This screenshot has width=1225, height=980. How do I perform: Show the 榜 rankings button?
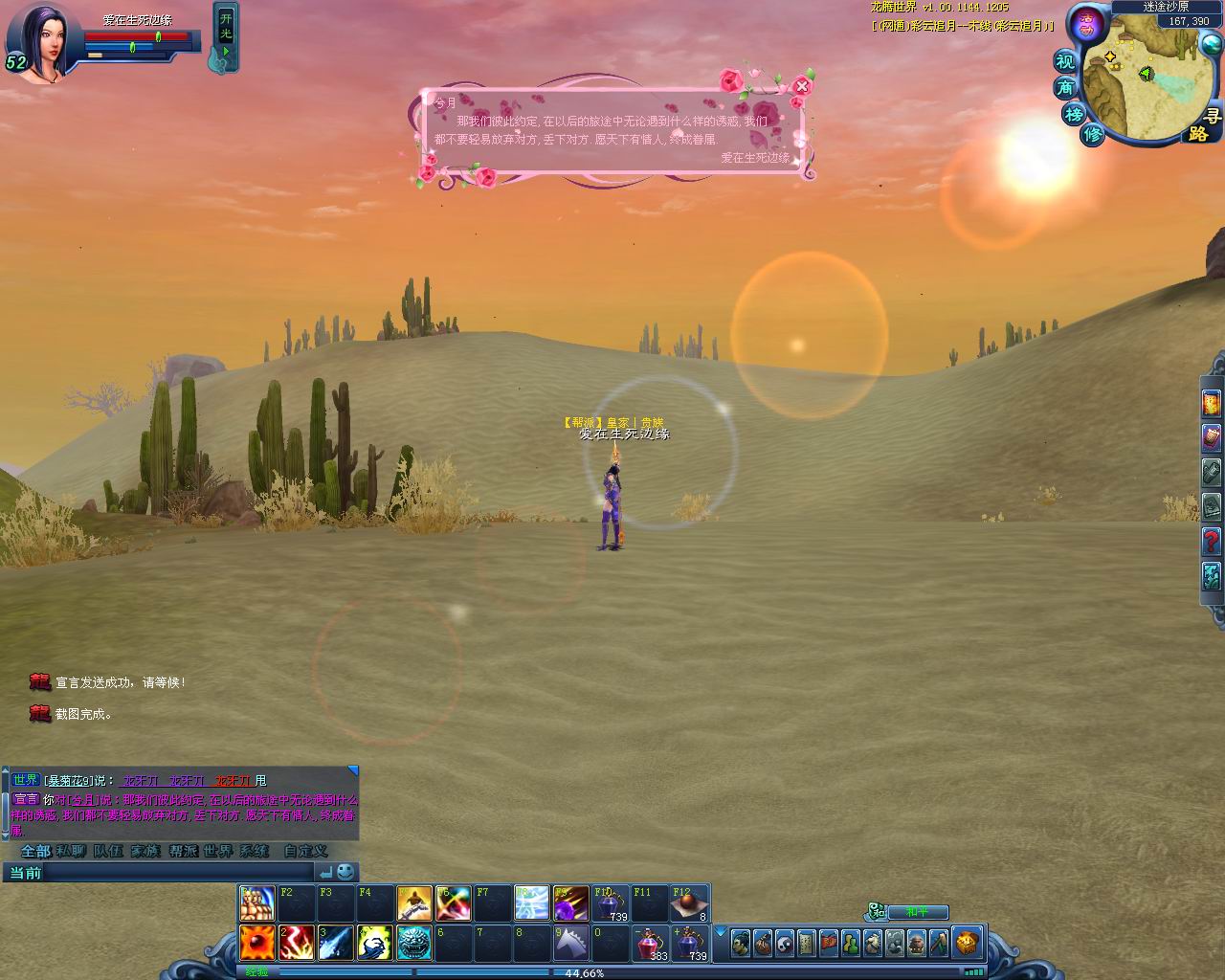pos(1074,114)
